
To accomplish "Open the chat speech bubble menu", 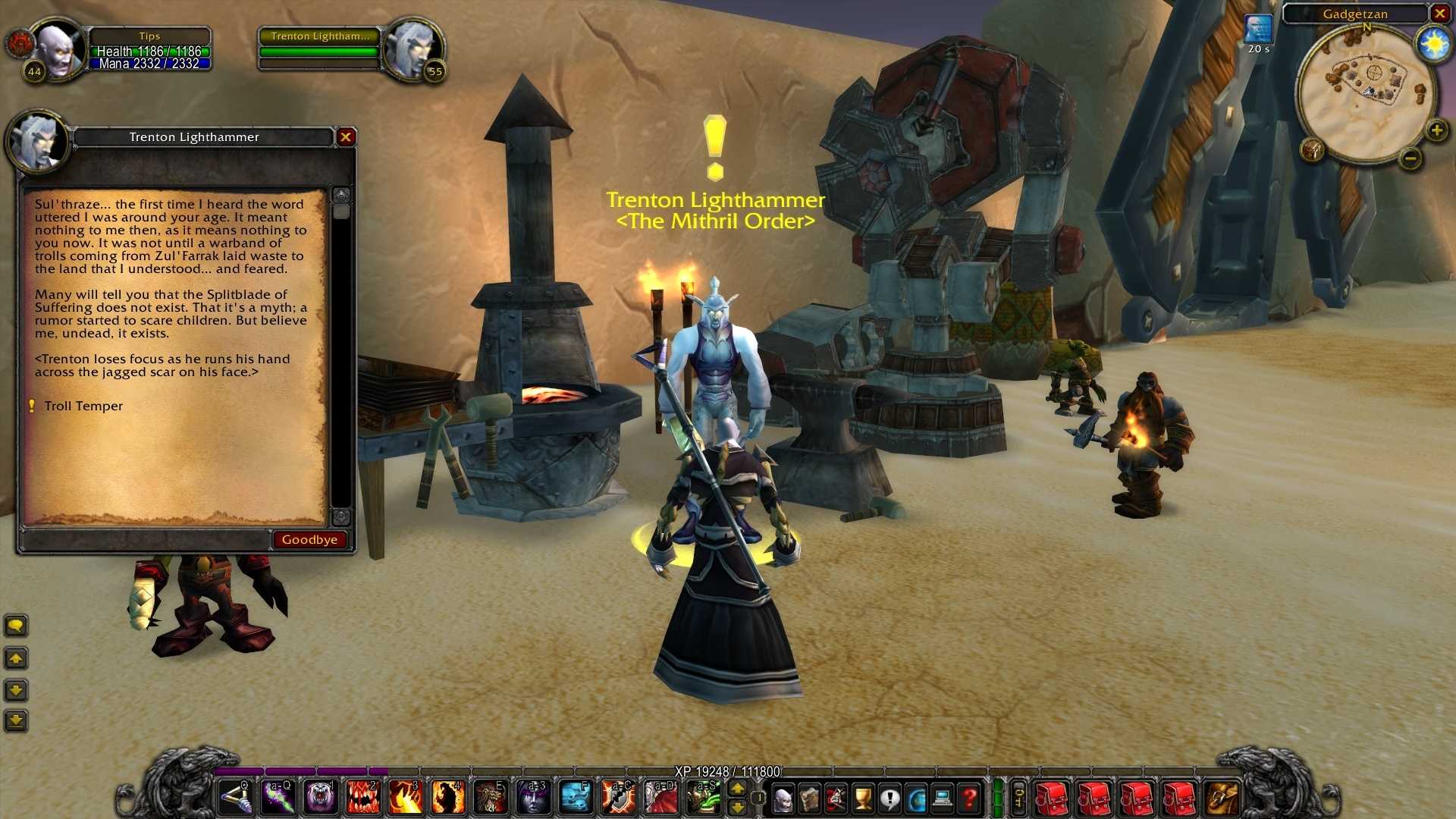I will (16, 626).
